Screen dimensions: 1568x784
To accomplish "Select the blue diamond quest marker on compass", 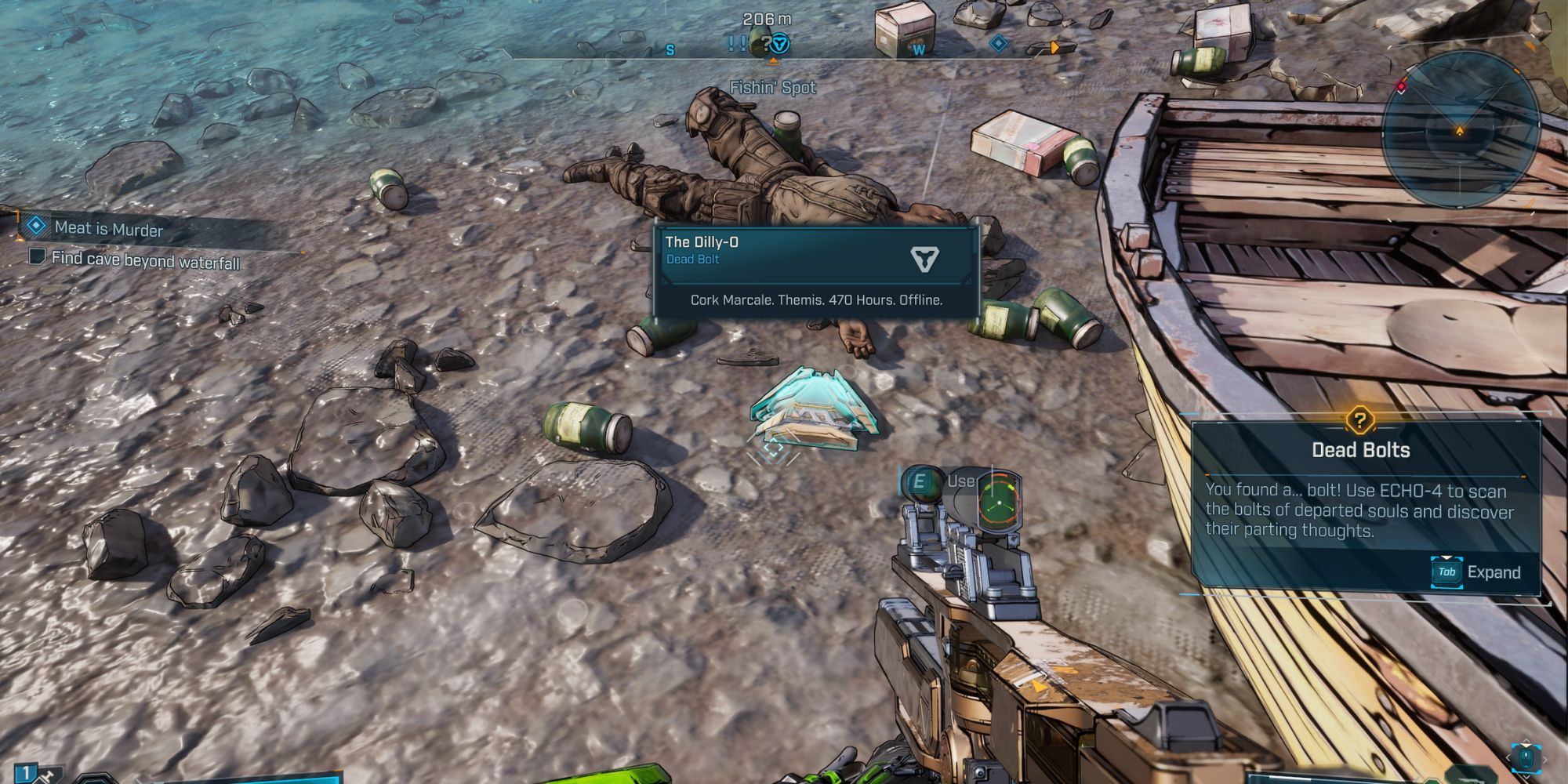I will pyautogui.click(x=998, y=43).
